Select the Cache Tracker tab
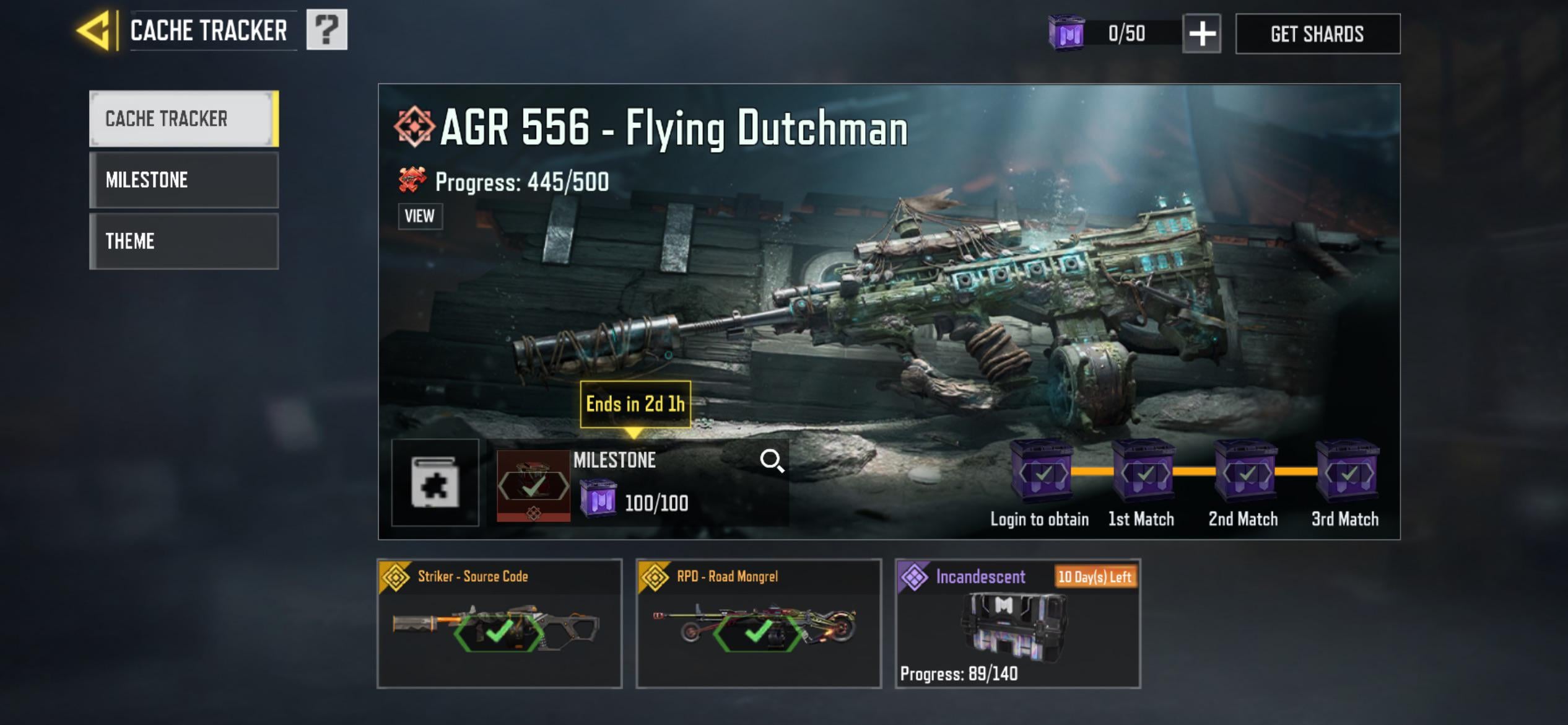The width and height of the screenshot is (1568, 725). tap(183, 118)
